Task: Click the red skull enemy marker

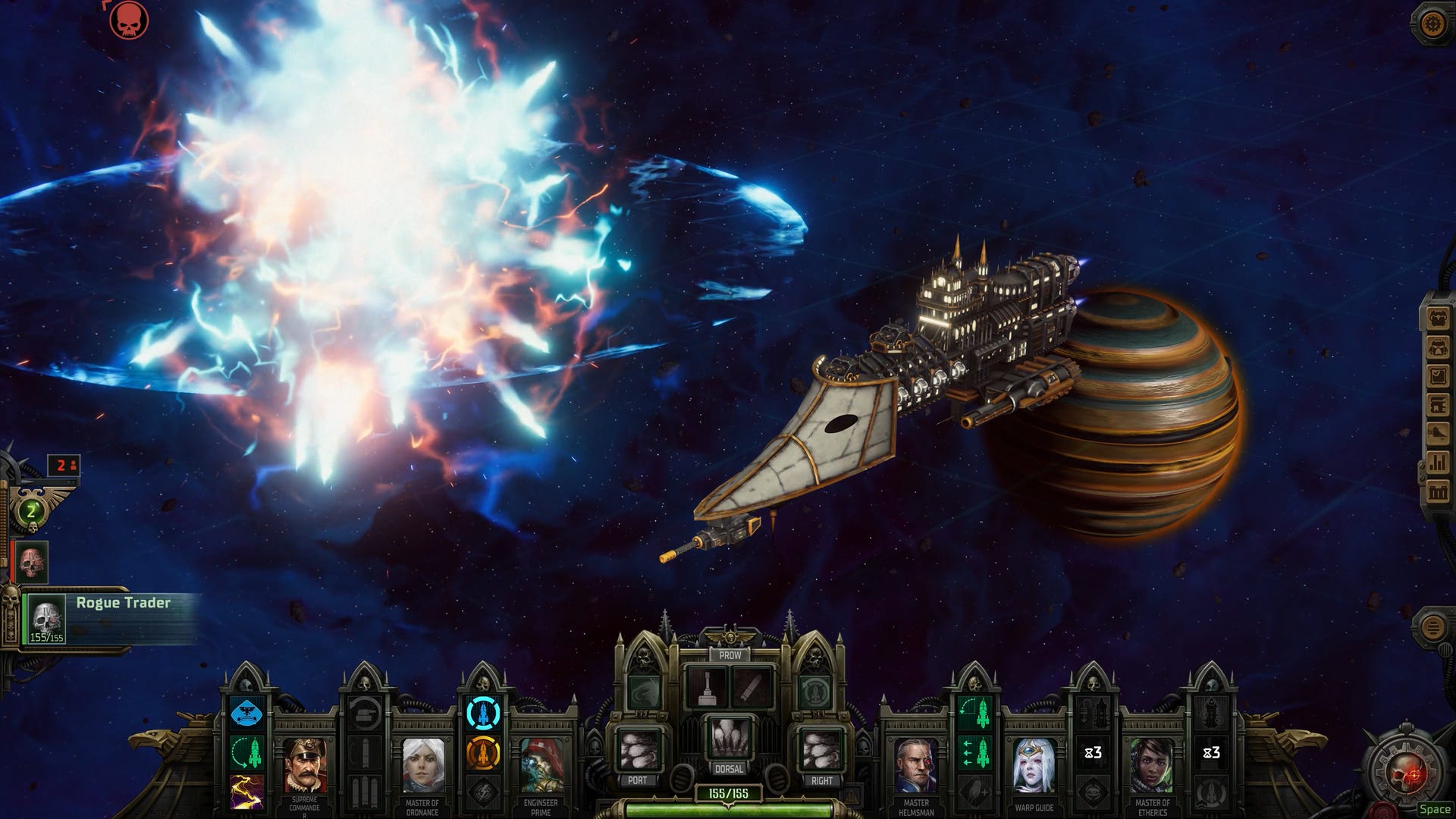Action: pos(128,20)
